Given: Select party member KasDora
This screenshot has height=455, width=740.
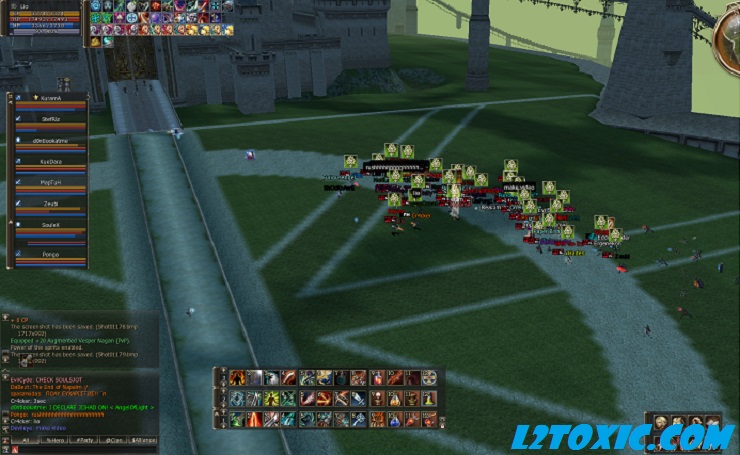Looking at the screenshot, I should point(50,161).
